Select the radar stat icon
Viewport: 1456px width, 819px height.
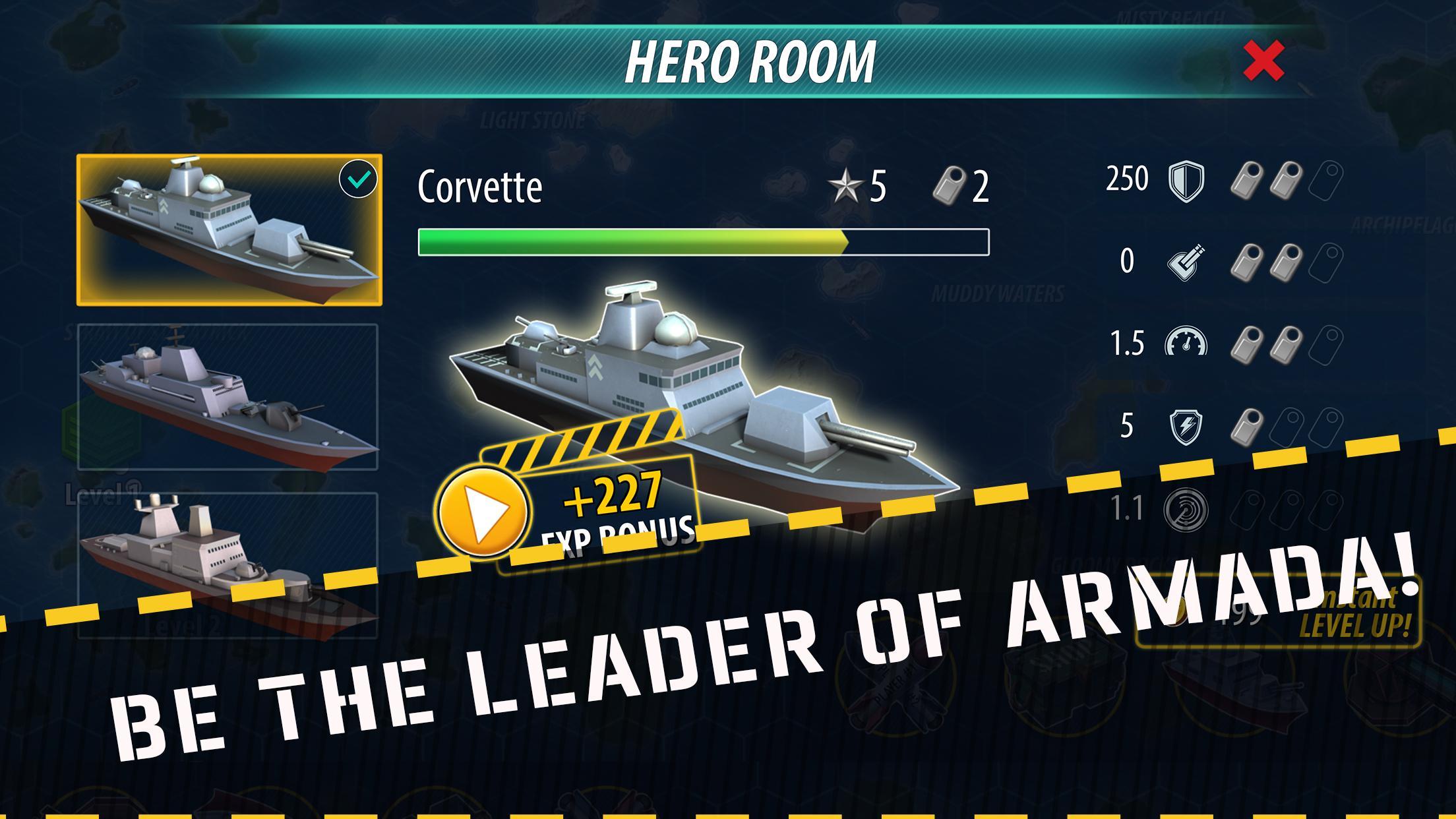[x=1186, y=509]
